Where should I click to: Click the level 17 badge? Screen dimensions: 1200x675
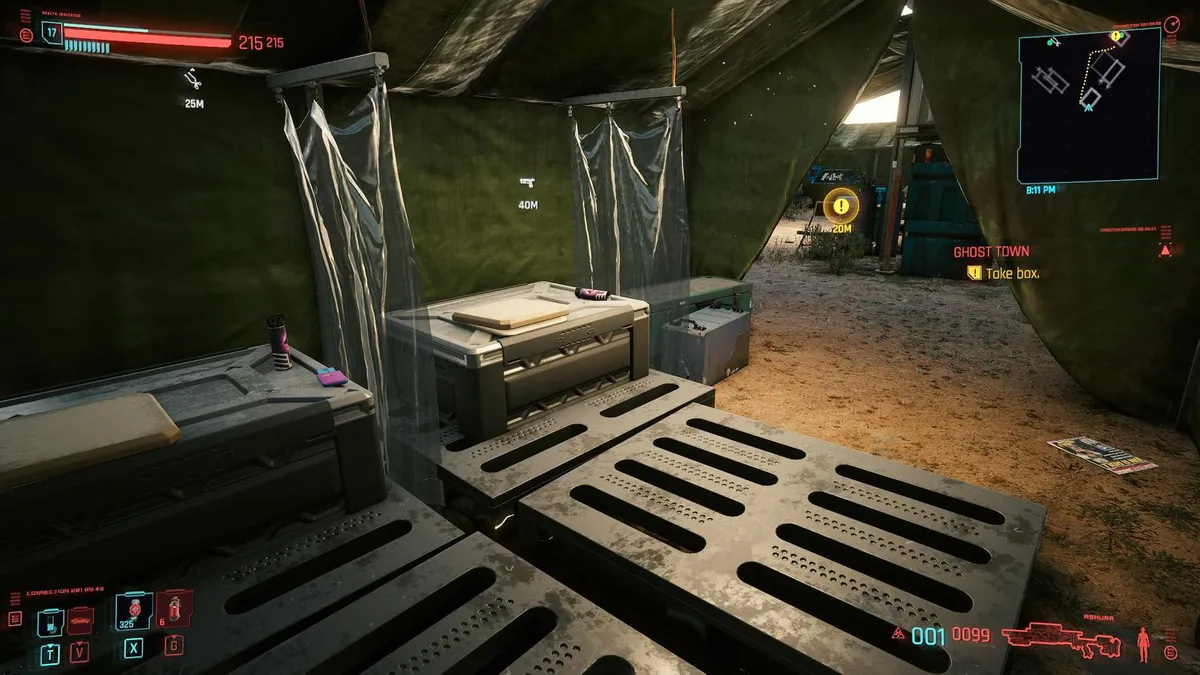pos(52,31)
